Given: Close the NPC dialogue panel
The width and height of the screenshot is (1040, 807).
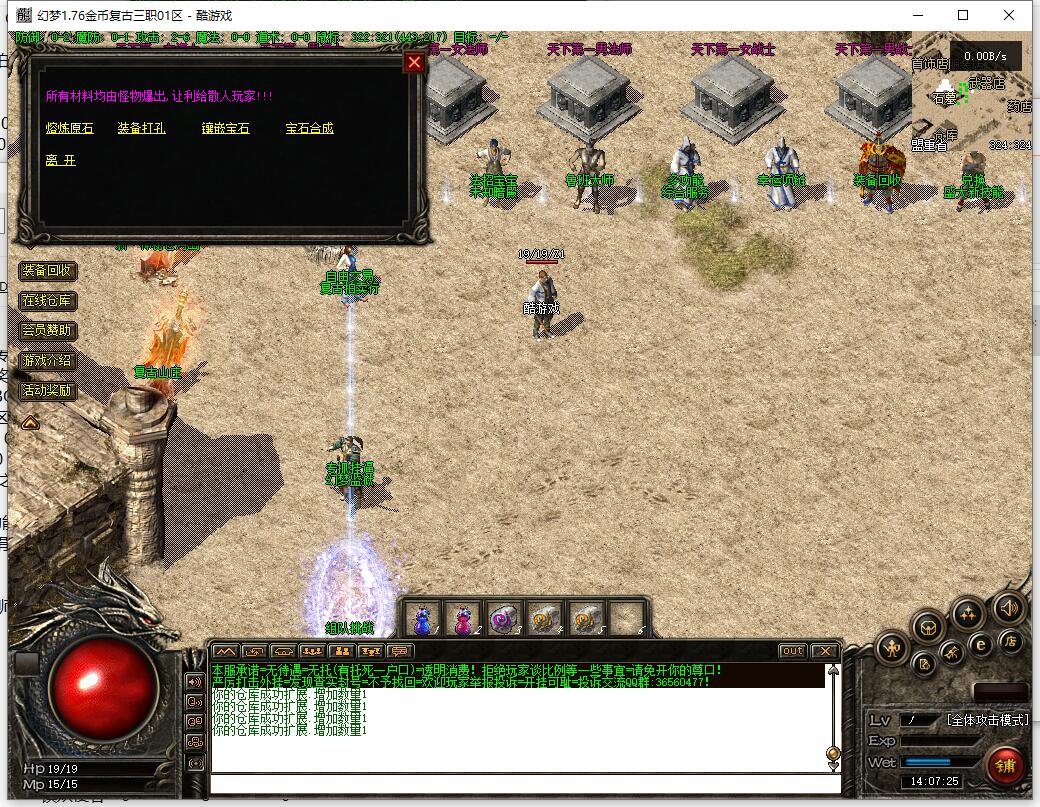Looking at the screenshot, I should click(x=414, y=63).
